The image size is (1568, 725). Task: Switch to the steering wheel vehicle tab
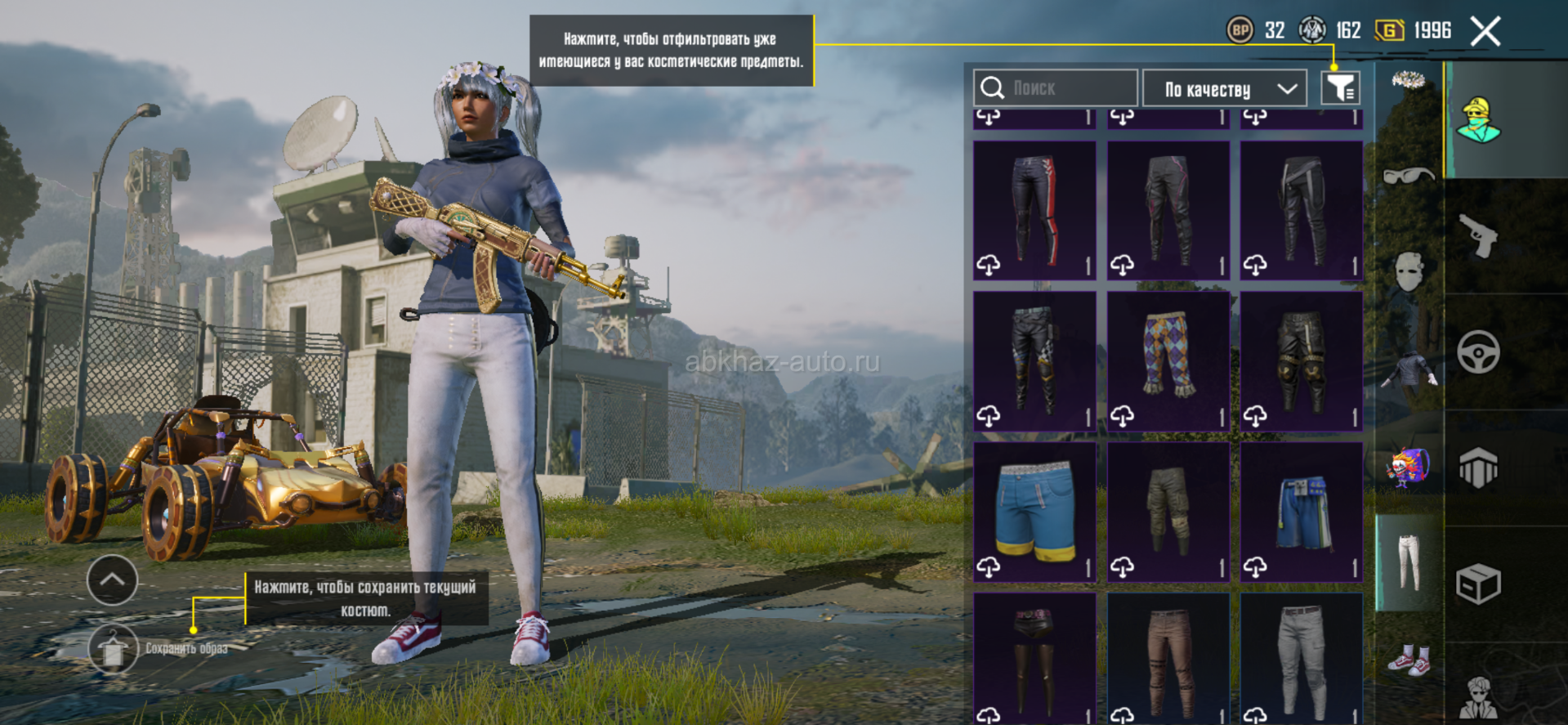1478,352
